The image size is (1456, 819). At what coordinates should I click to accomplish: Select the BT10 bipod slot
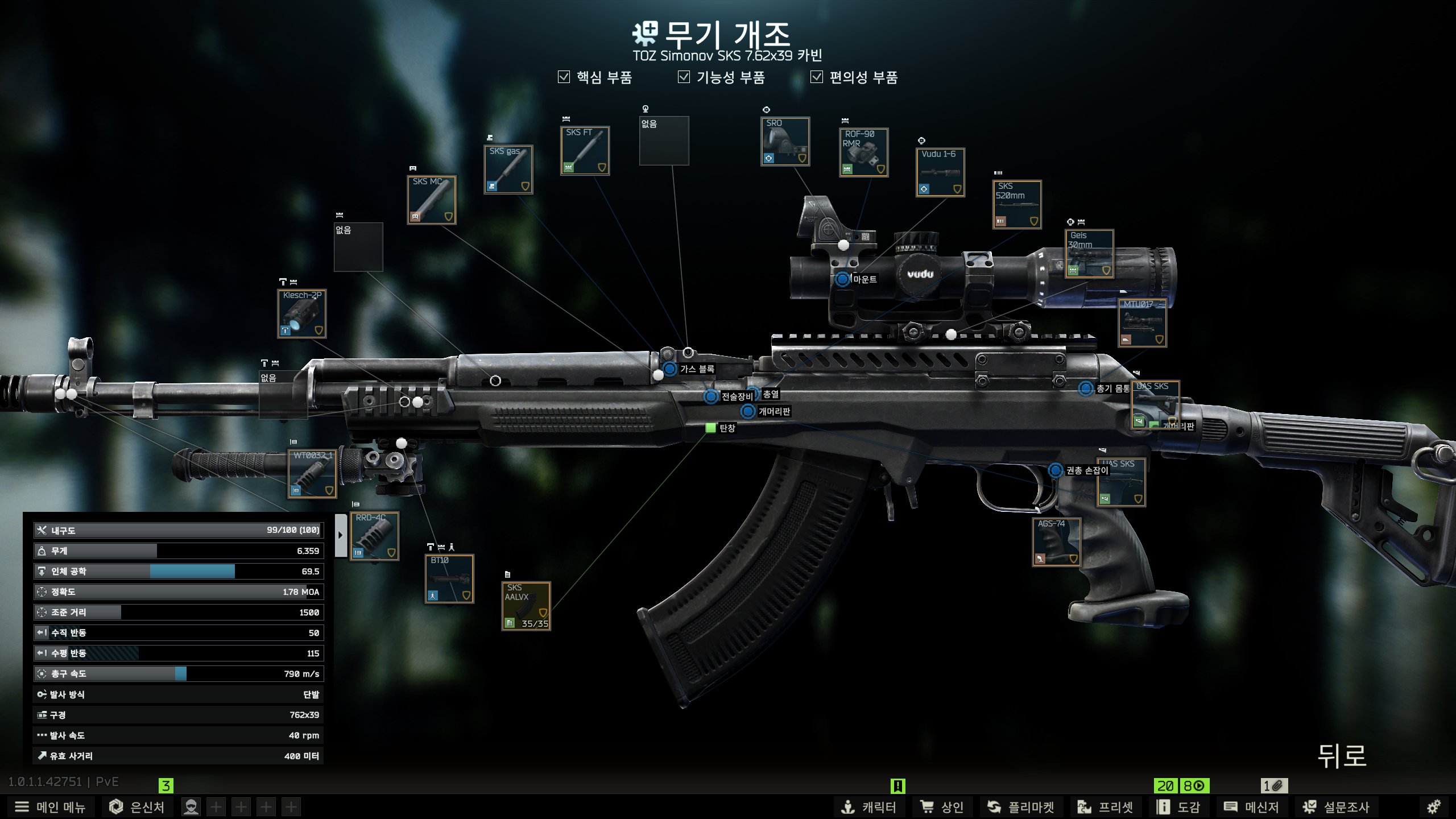point(449,578)
